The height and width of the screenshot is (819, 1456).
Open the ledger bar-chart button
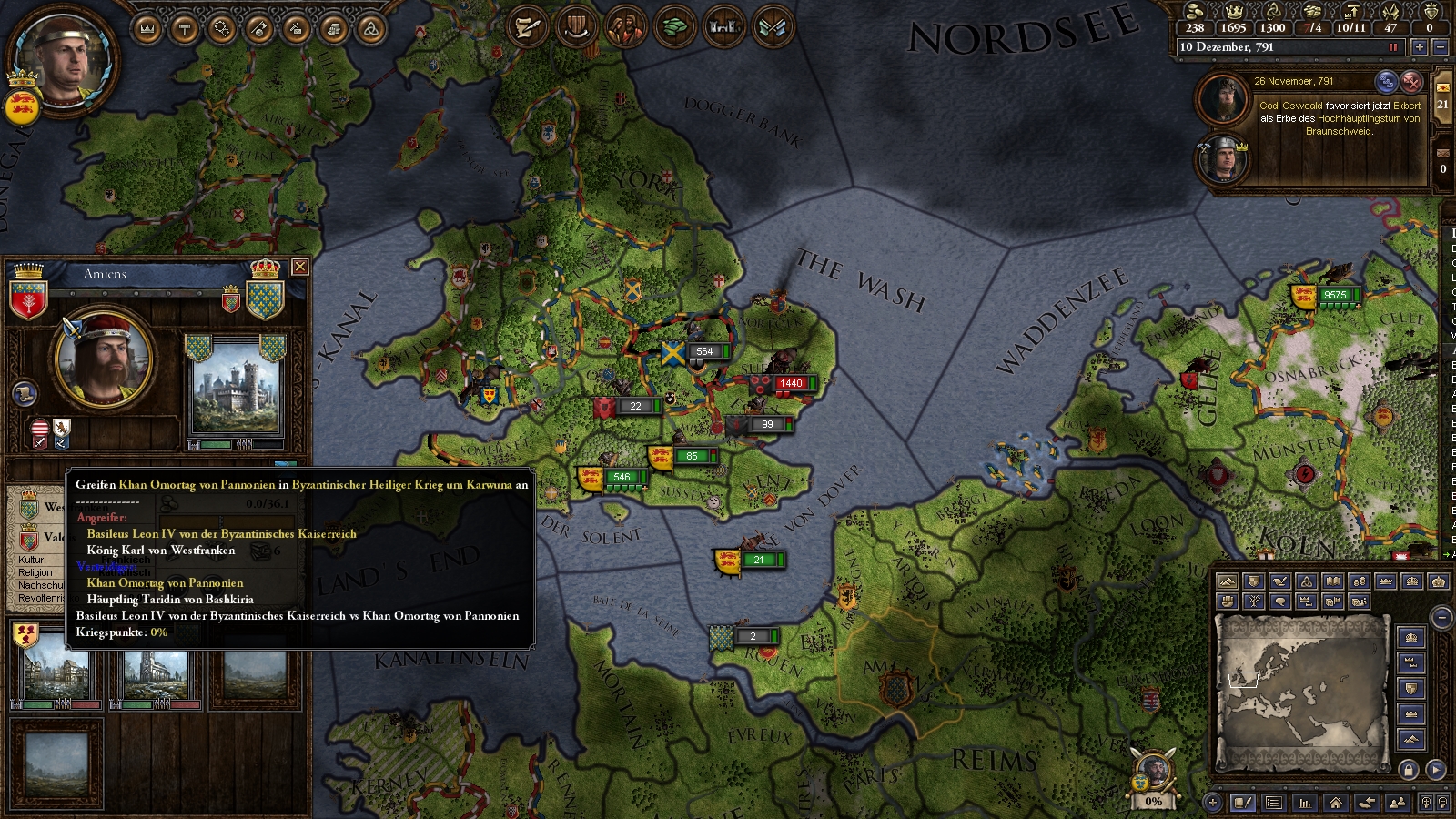pyautogui.click(x=1305, y=803)
